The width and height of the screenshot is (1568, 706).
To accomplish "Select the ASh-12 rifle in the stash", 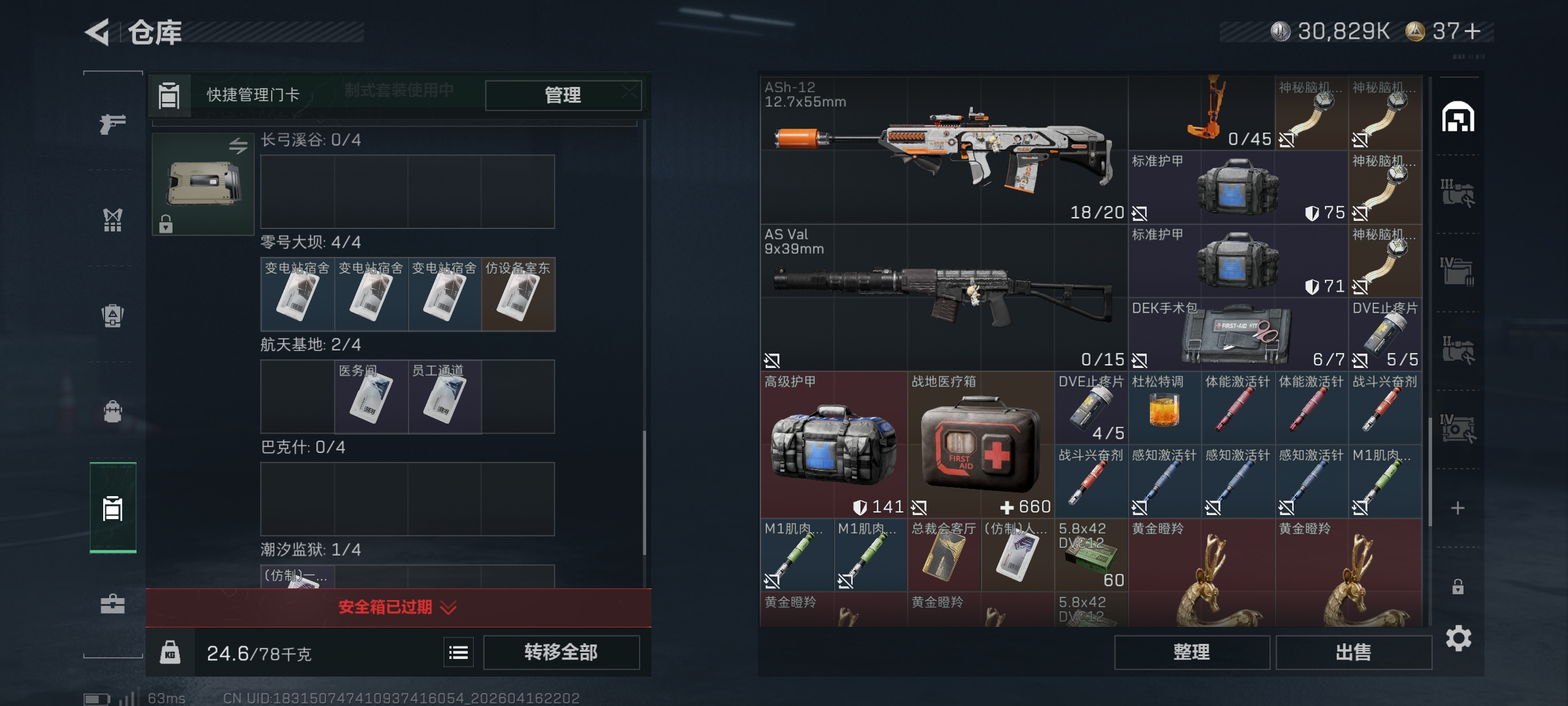I will click(x=943, y=150).
